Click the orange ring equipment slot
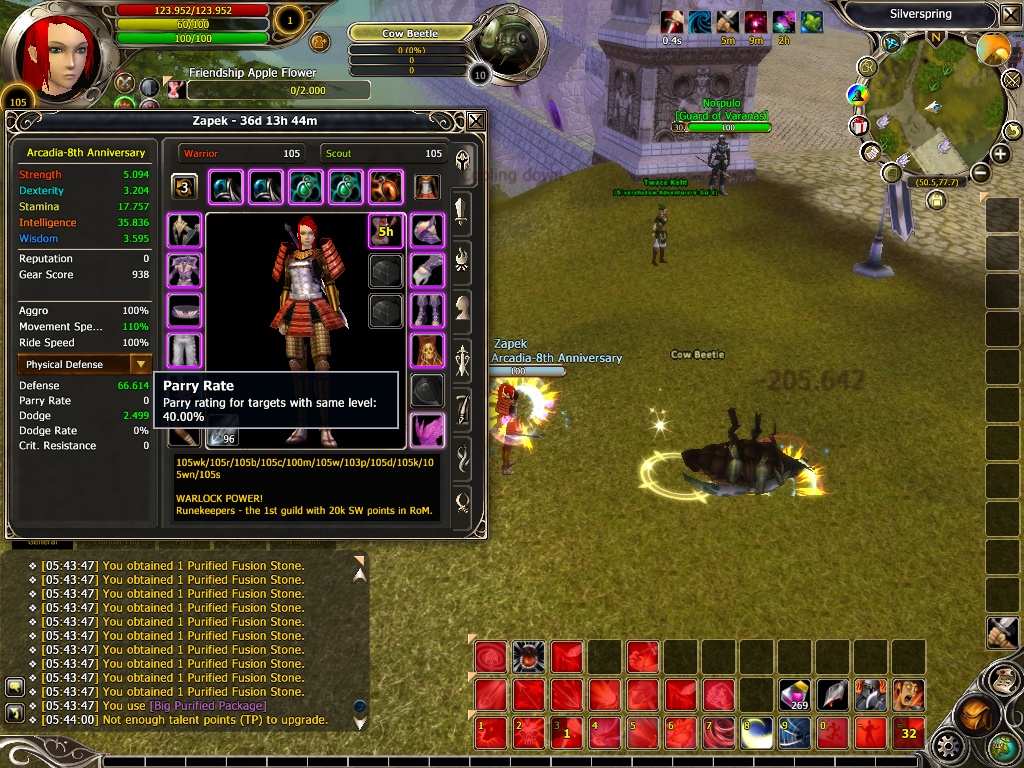The image size is (1024, 768). click(x=385, y=187)
